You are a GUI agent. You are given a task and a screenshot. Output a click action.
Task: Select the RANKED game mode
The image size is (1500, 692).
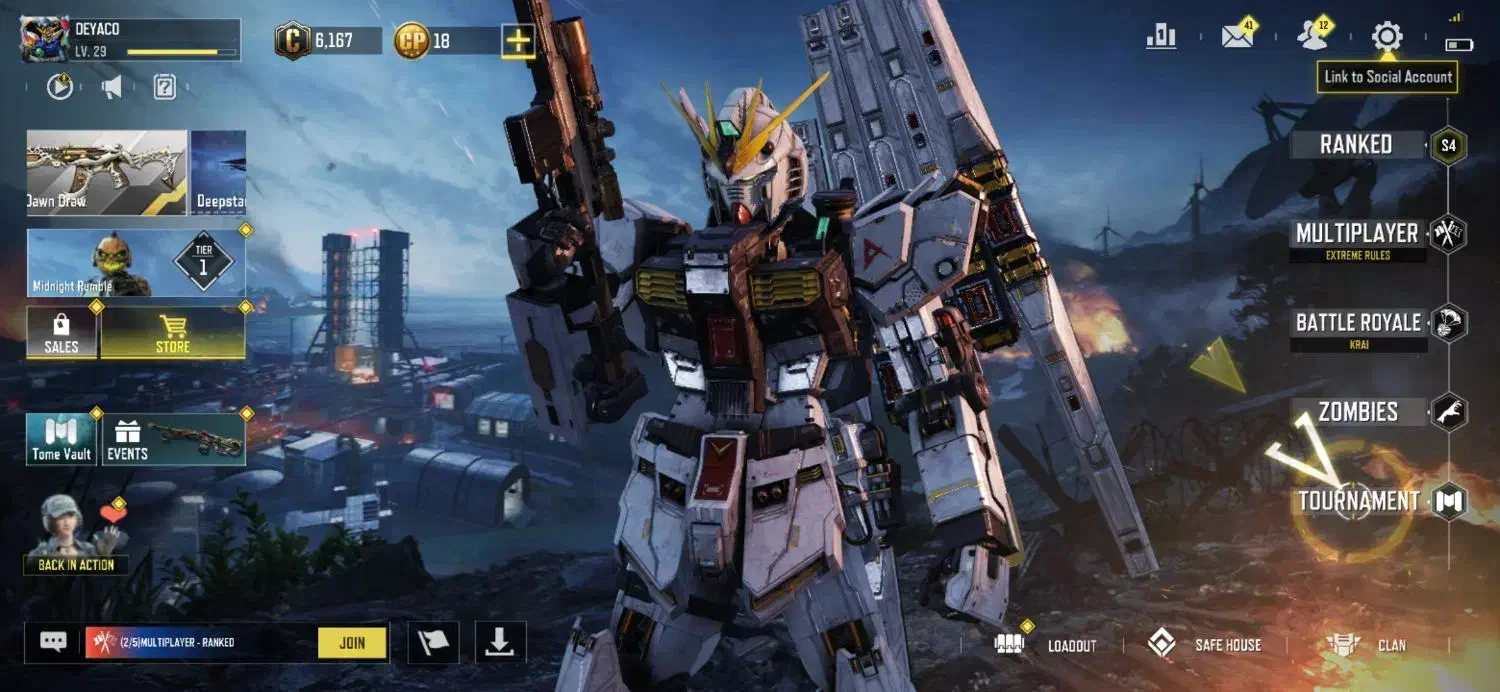click(x=1356, y=145)
